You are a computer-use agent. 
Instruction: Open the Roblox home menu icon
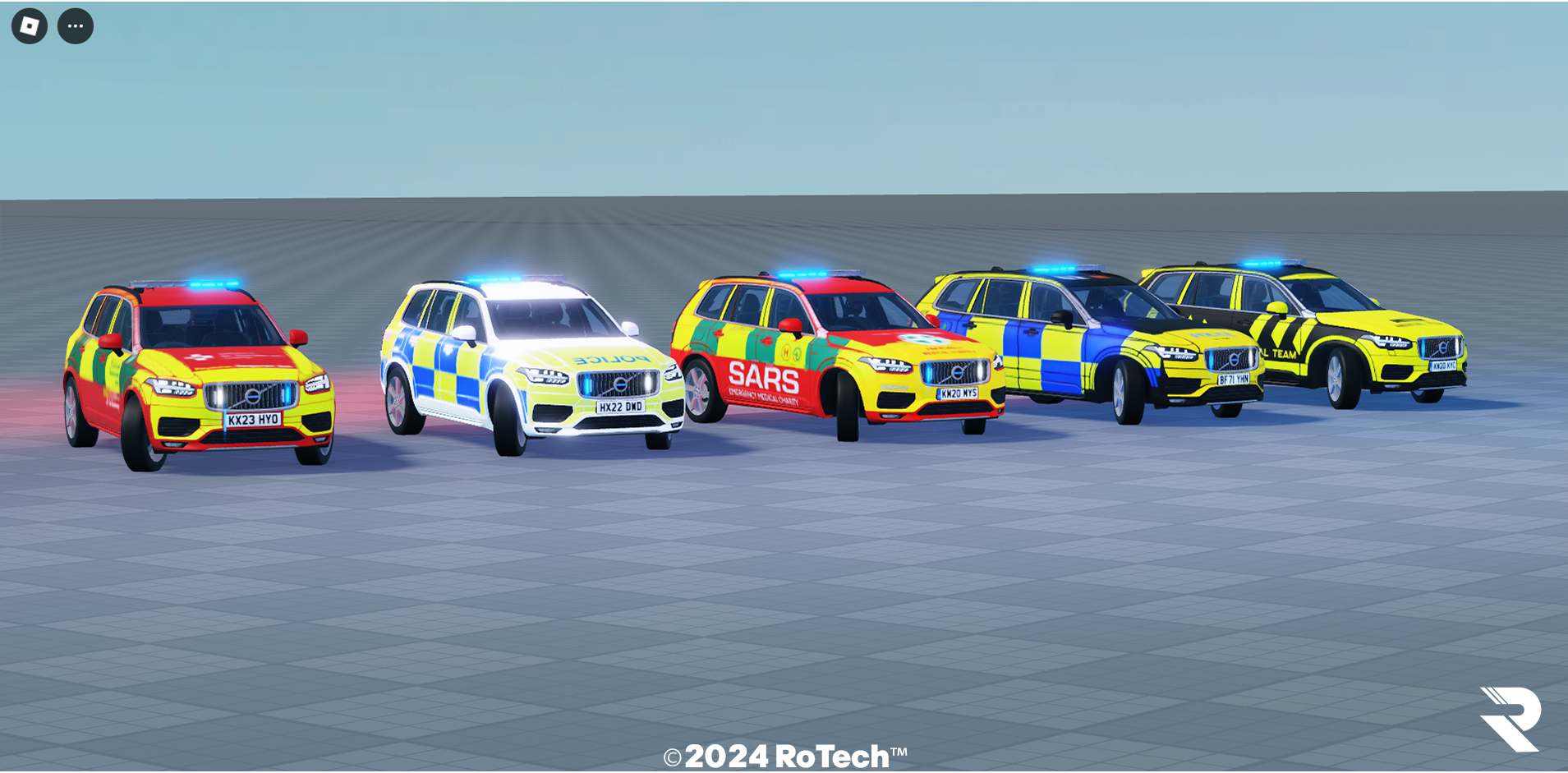tap(30, 25)
